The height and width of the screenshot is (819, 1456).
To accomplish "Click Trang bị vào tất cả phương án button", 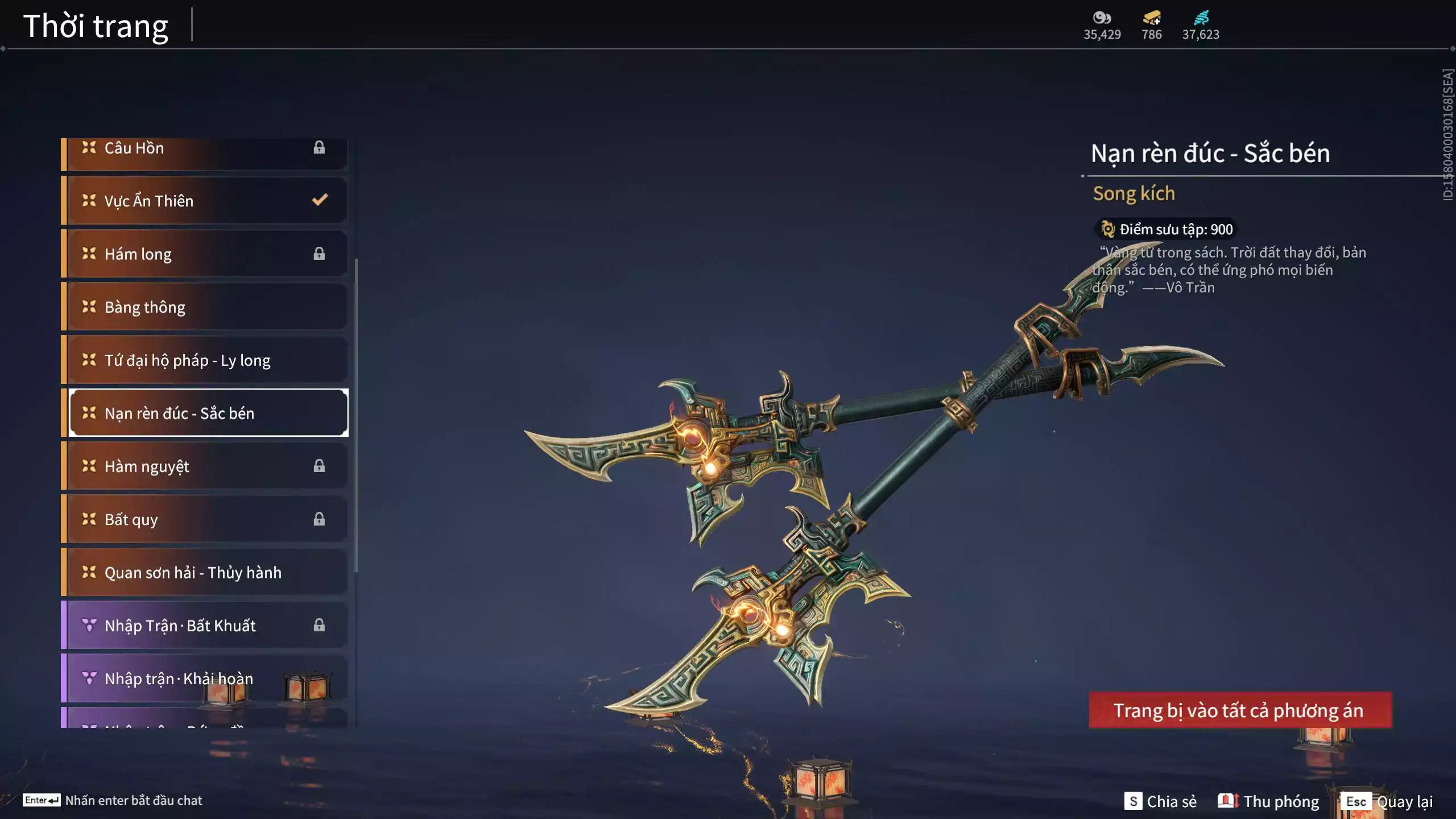I will tap(1240, 710).
